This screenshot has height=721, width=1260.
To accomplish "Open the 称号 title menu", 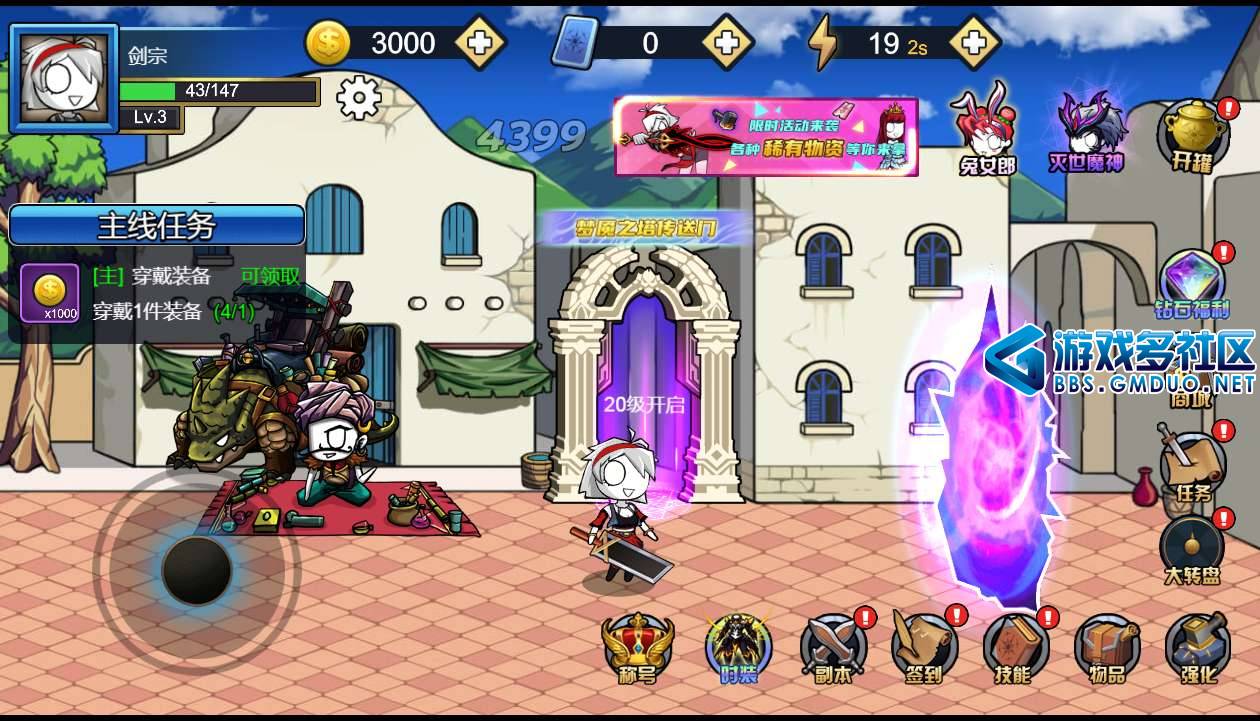I will (637, 646).
